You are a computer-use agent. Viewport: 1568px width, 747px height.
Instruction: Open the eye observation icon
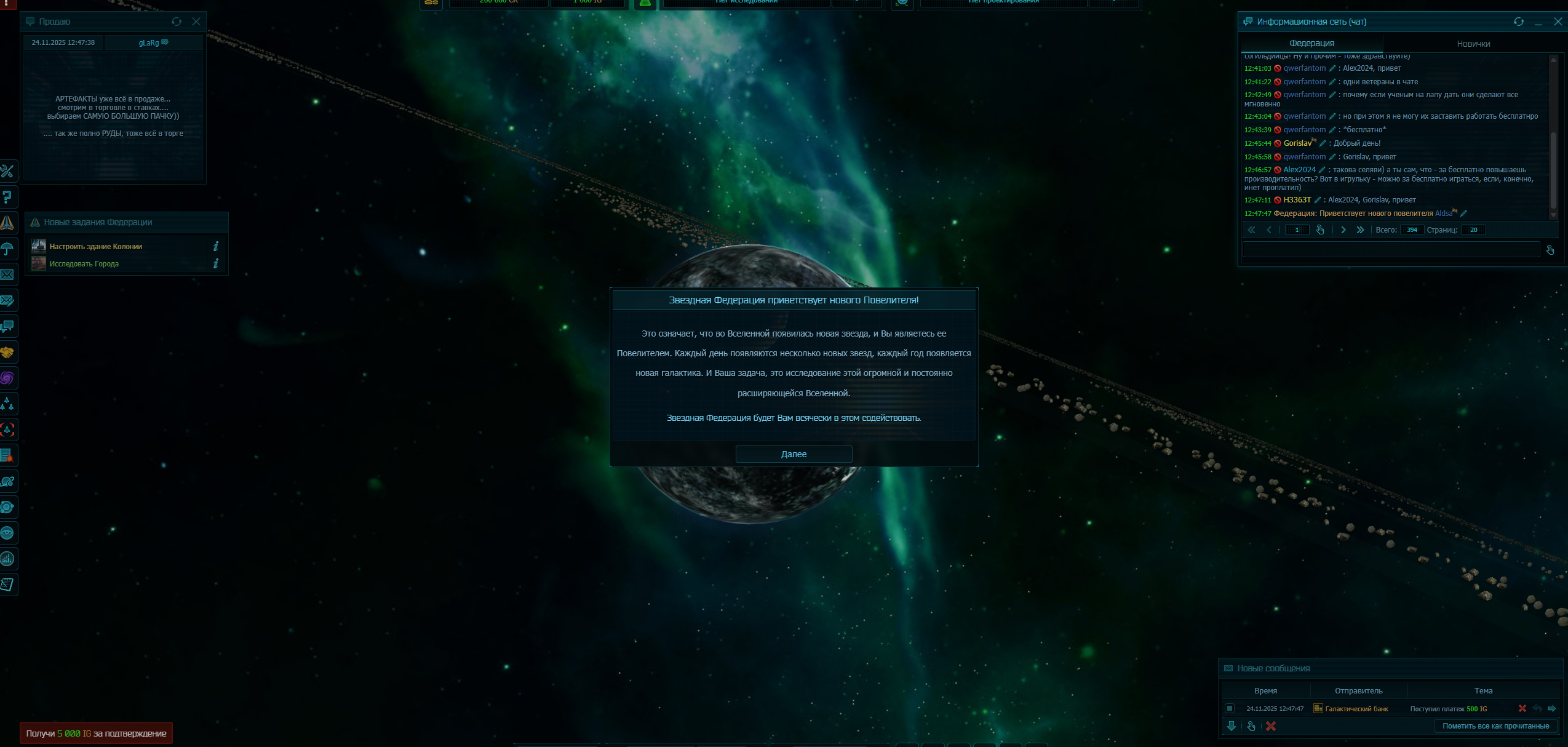7,533
